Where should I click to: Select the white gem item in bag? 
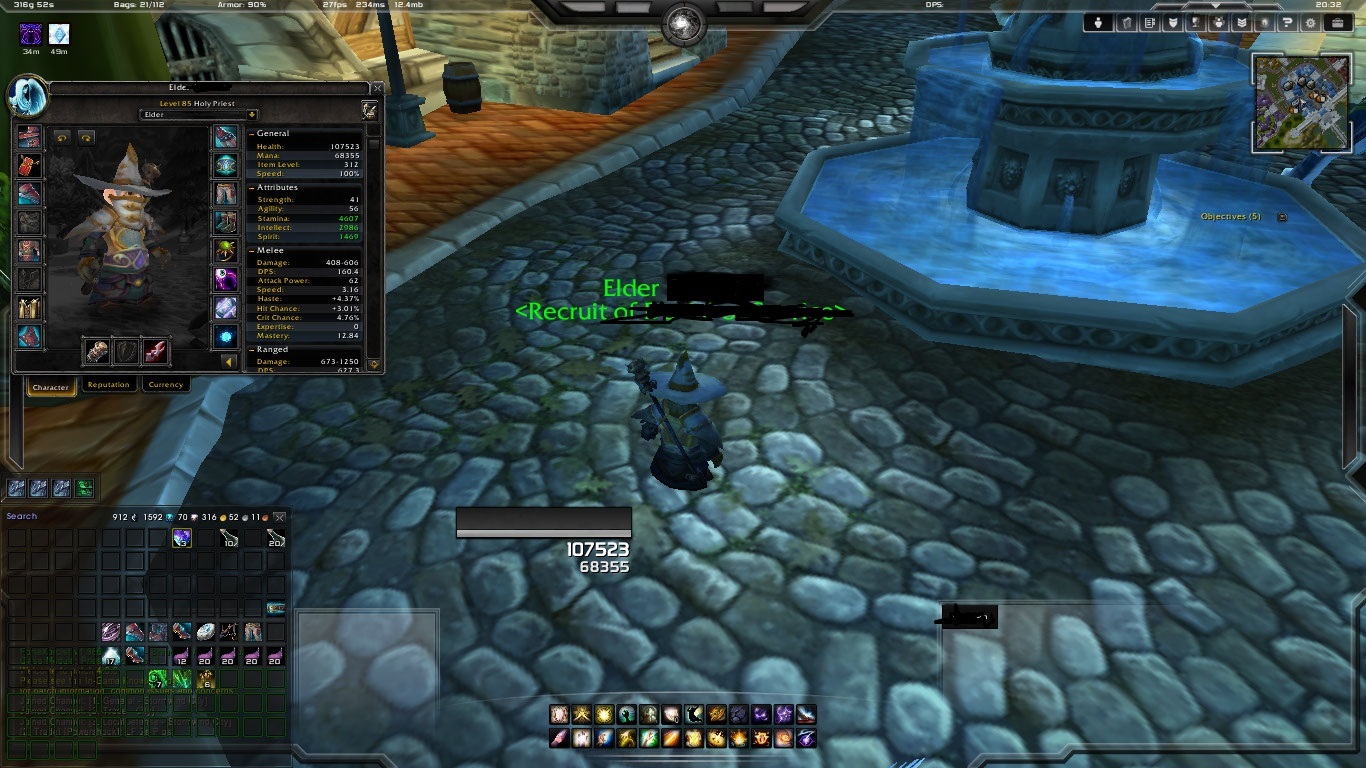click(205, 632)
